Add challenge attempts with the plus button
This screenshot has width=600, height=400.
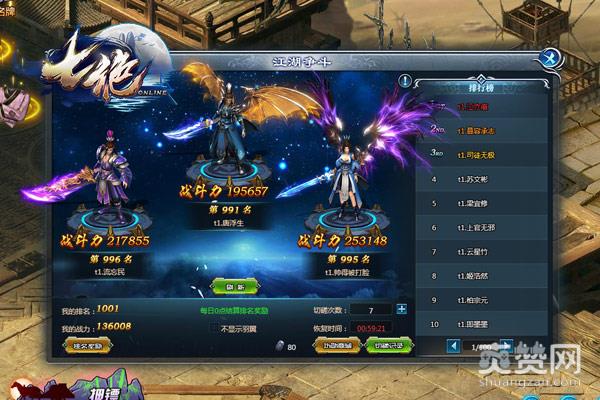tap(402, 309)
